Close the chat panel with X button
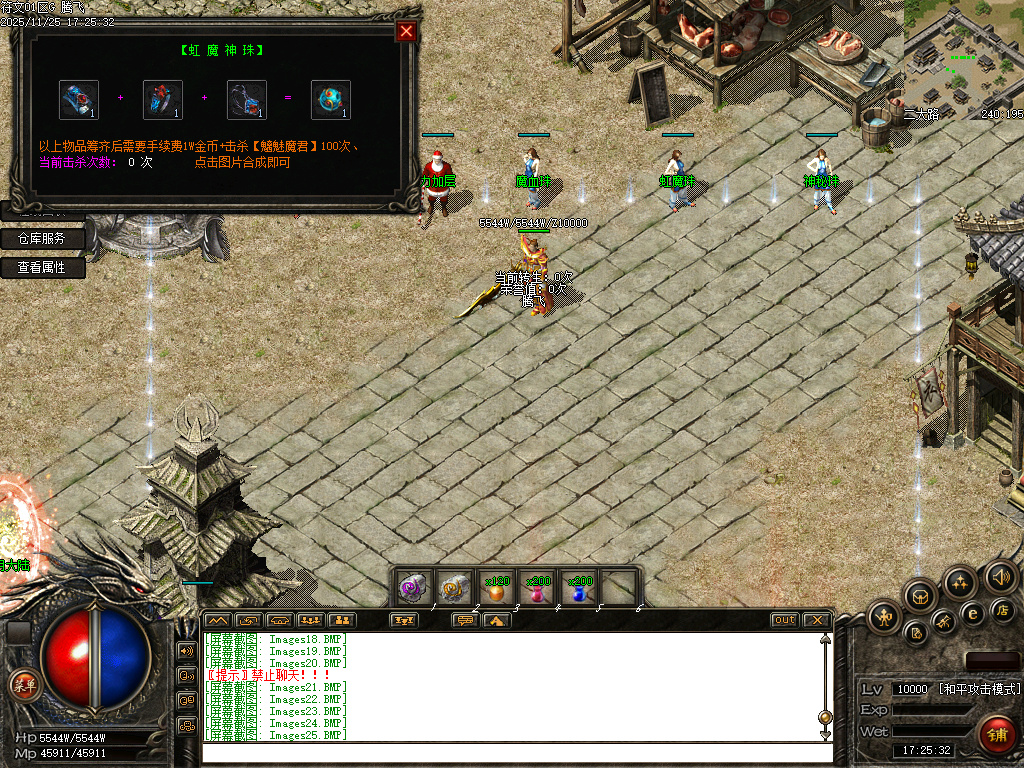The width and height of the screenshot is (1024, 768). pos(816,620)
